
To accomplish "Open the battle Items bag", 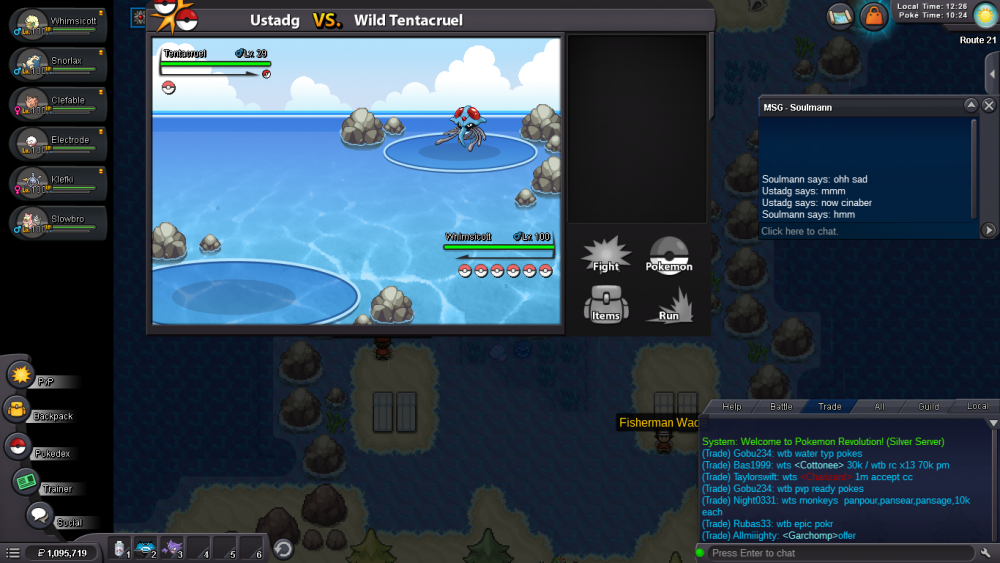I will point(606,303).
